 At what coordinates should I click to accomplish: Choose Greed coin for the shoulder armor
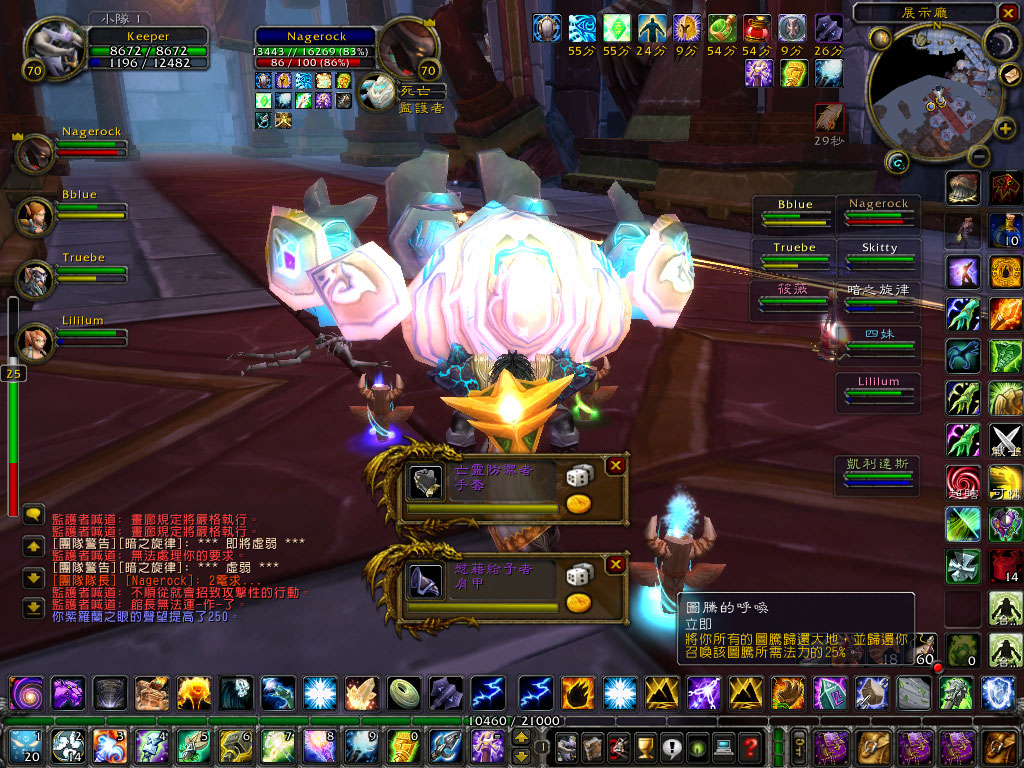click(x=578, y=602)
